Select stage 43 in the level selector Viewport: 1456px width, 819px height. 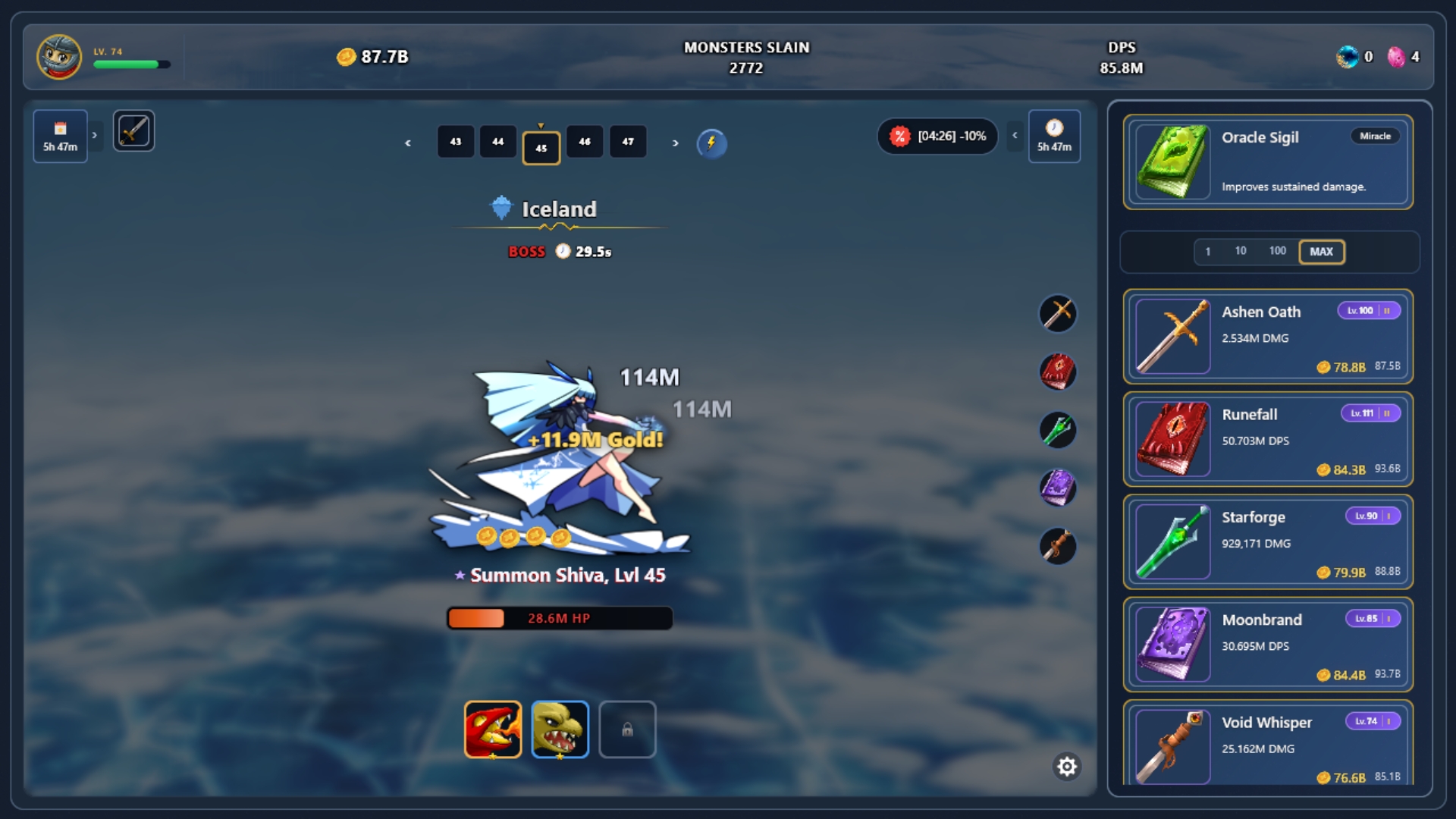tap(456, 142)
